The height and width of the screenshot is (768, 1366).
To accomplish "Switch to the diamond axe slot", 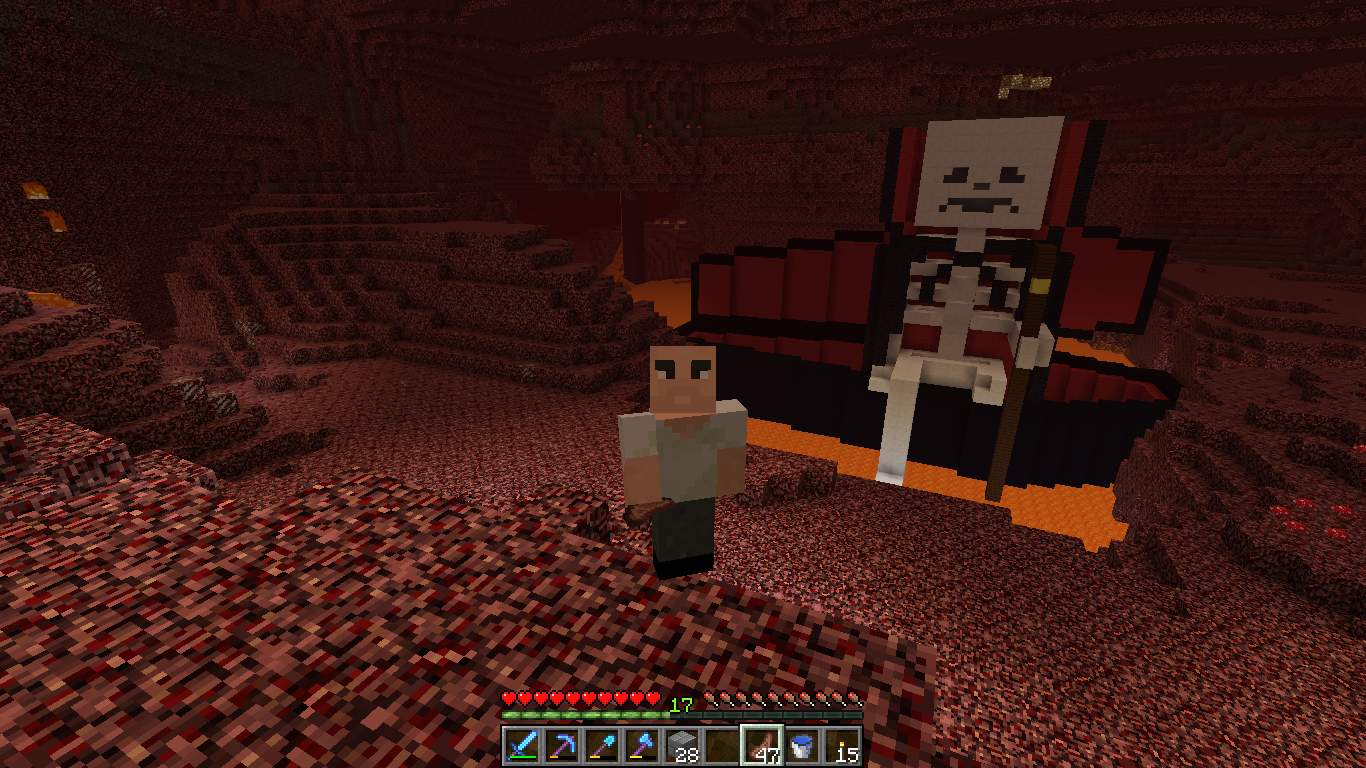I will (x=641, y=746).
